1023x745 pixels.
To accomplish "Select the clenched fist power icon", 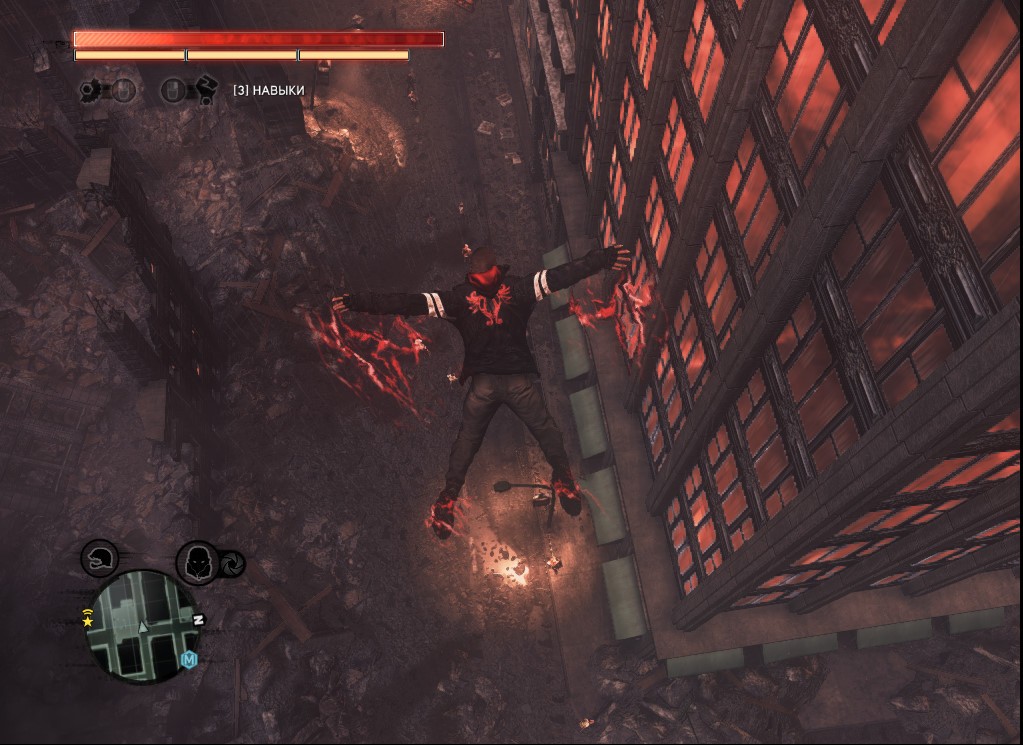I will [205, 90].
